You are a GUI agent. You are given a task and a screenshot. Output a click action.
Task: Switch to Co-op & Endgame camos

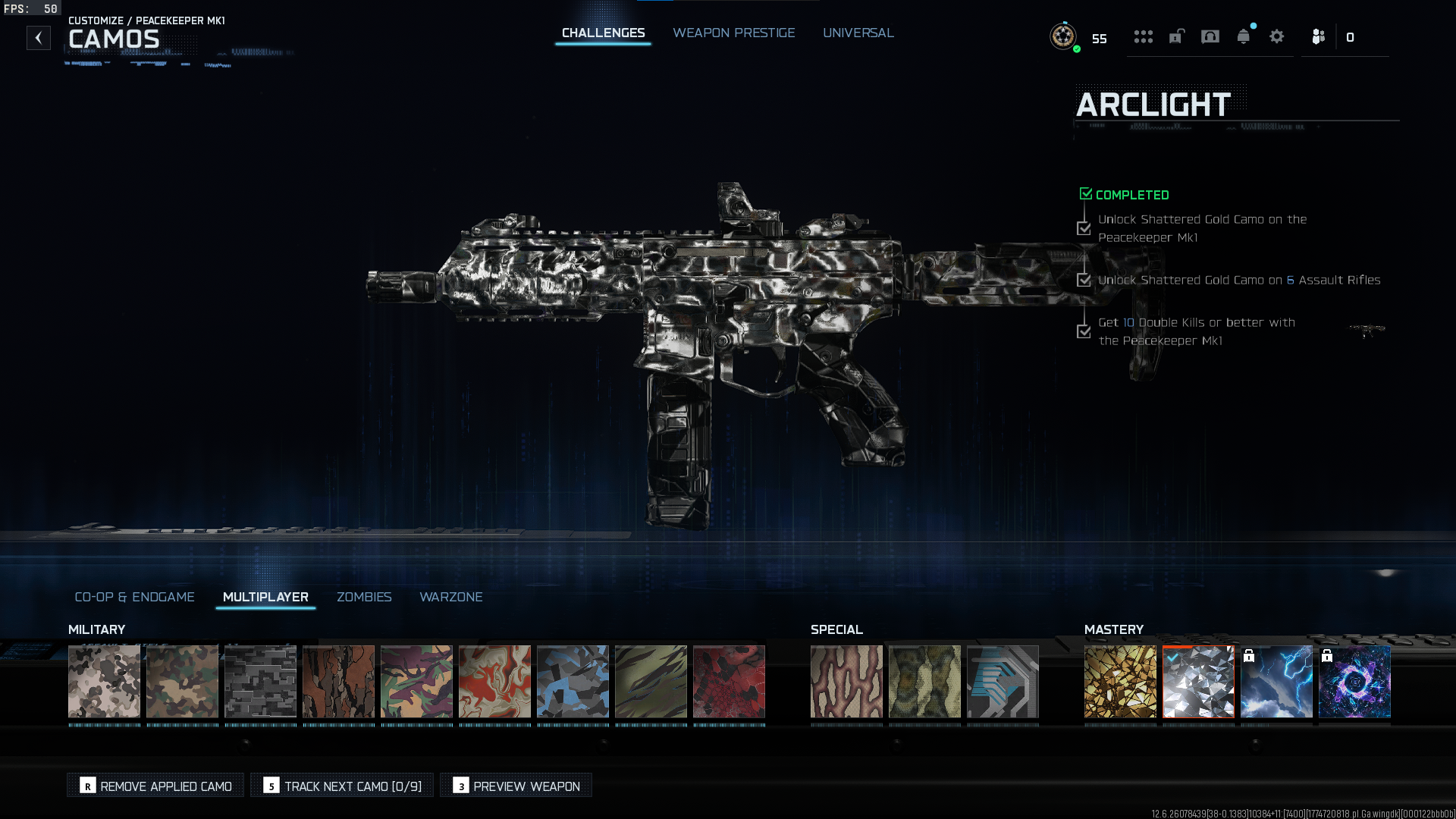134,597
